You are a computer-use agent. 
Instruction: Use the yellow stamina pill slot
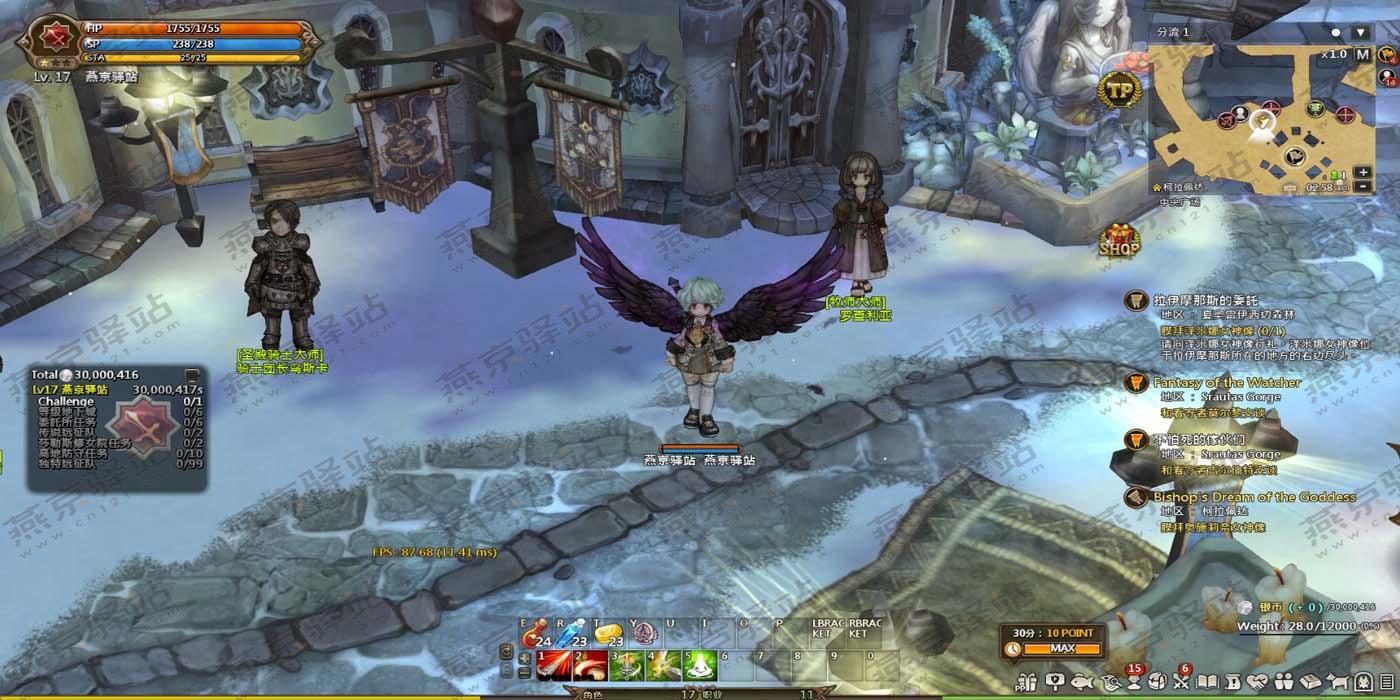pos(606,633)
